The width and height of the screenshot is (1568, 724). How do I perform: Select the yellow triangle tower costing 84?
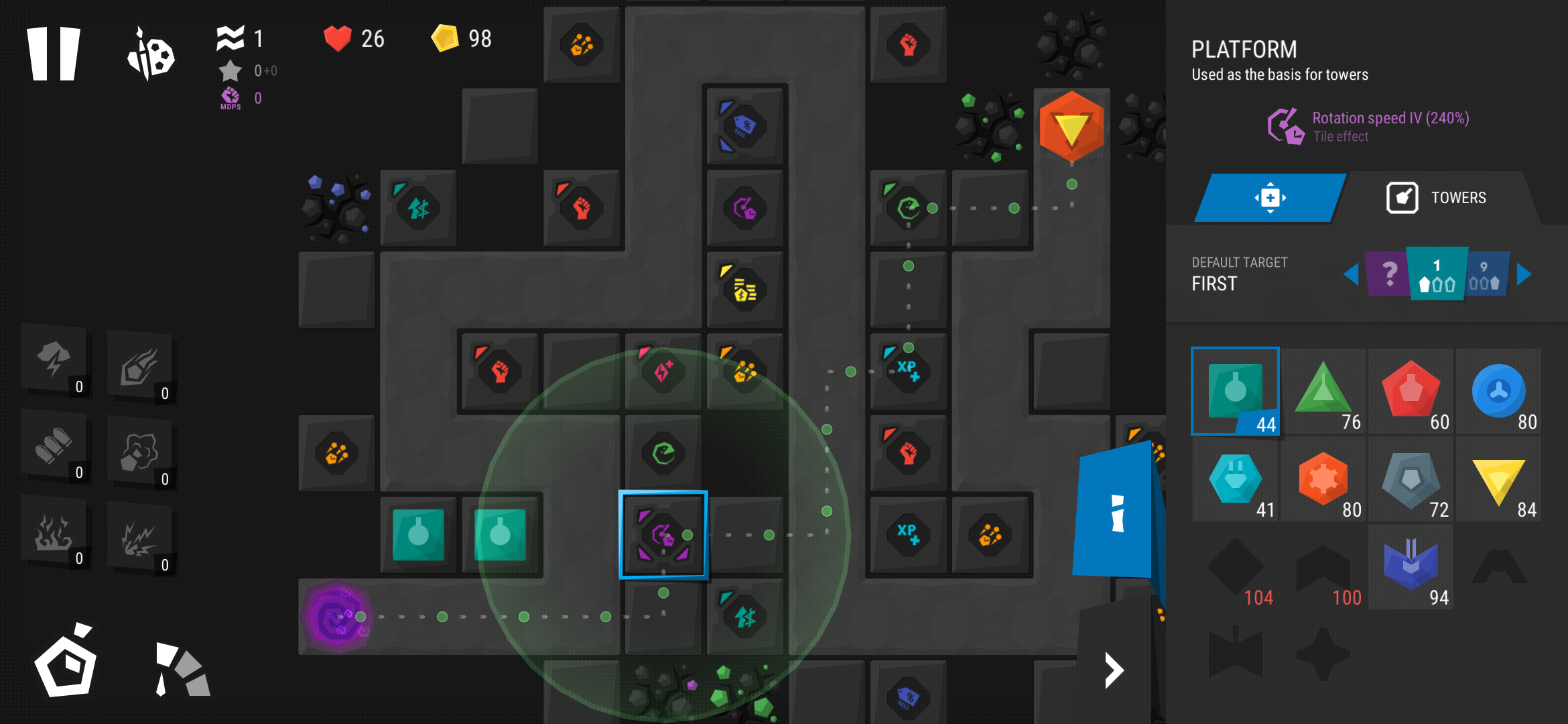[1498, 479]
